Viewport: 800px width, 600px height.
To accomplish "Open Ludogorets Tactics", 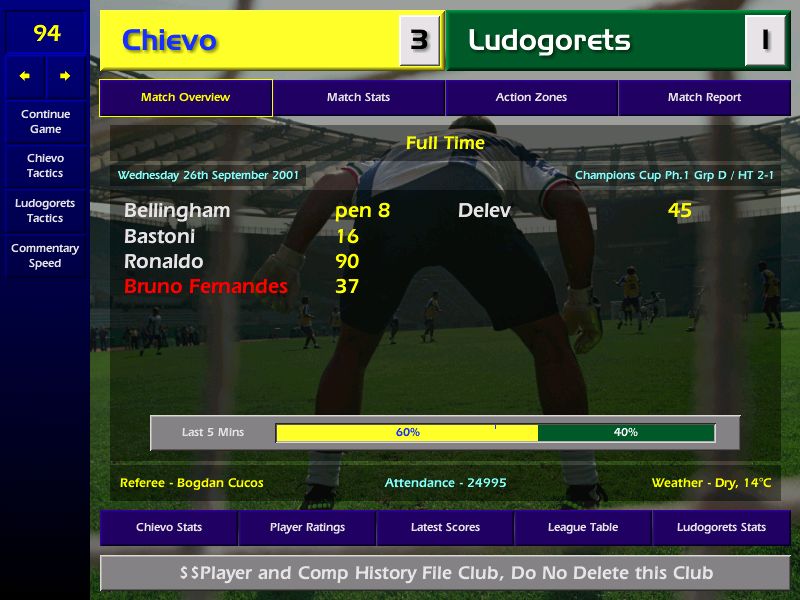I will (45, 210).
